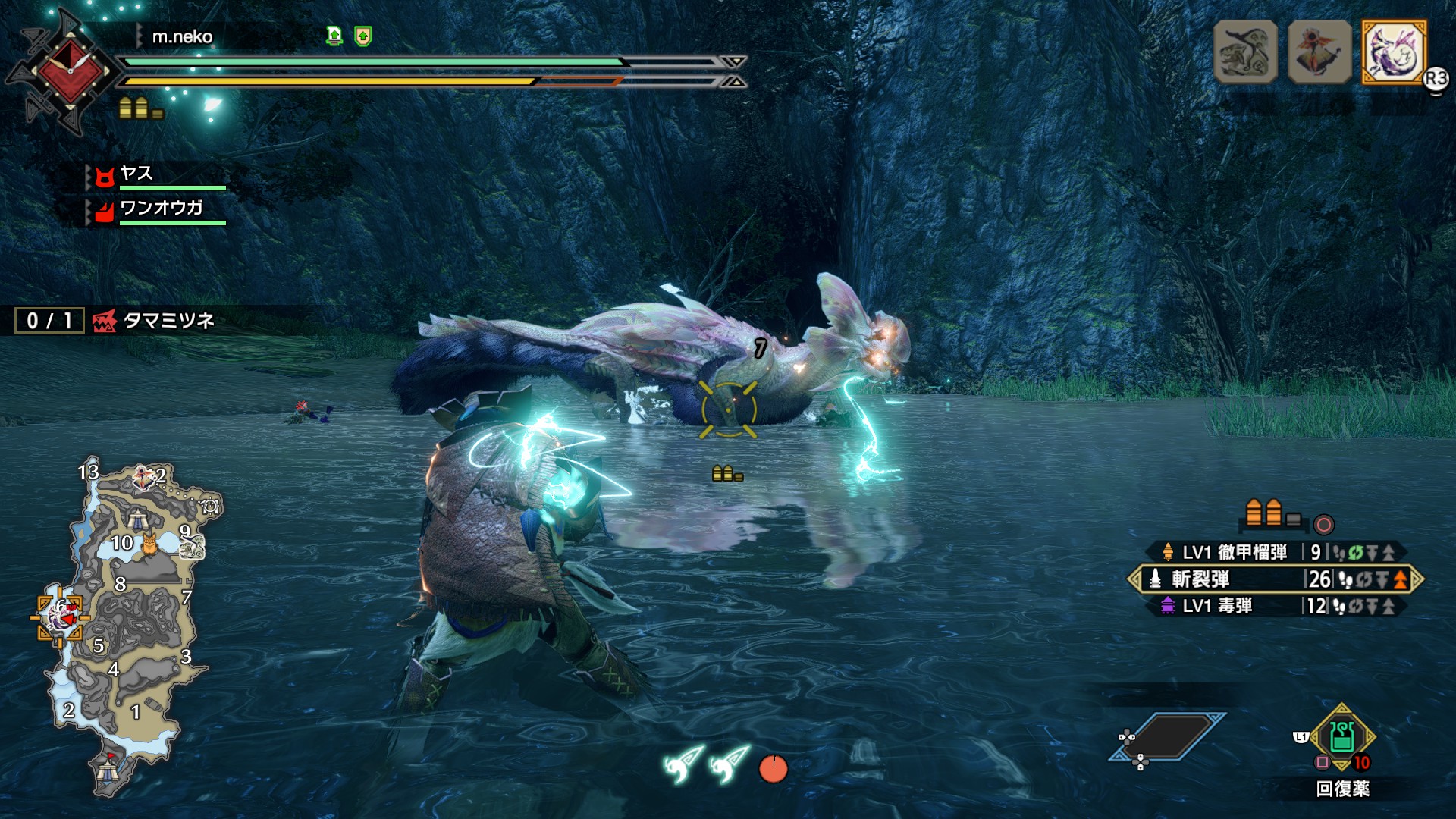Select the Aknosom marker on the minimap
This screenshot has width=1456, height=819.
(144, 478)
